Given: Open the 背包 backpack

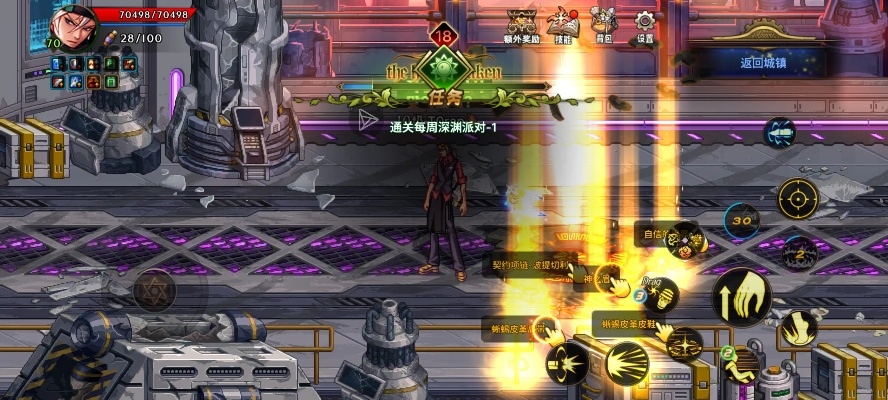Looking at the screenshot, I should tap(603, 23).
